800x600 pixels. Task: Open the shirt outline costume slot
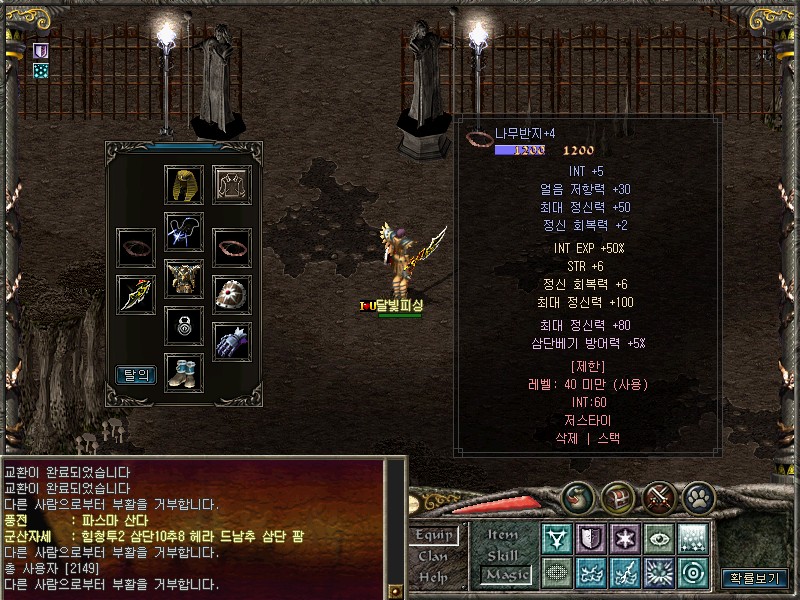tap(231, 185)
